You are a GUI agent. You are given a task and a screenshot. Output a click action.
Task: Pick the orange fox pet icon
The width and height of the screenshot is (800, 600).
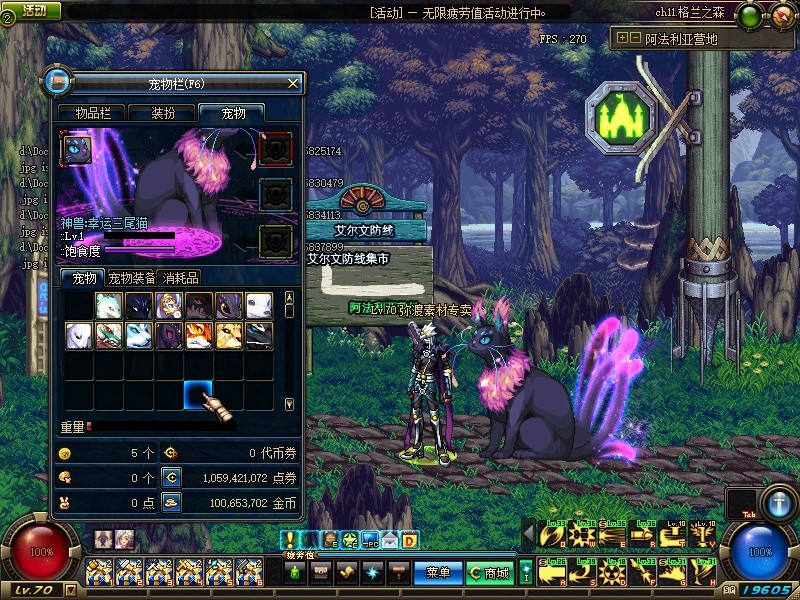click(x=199, y=336)
